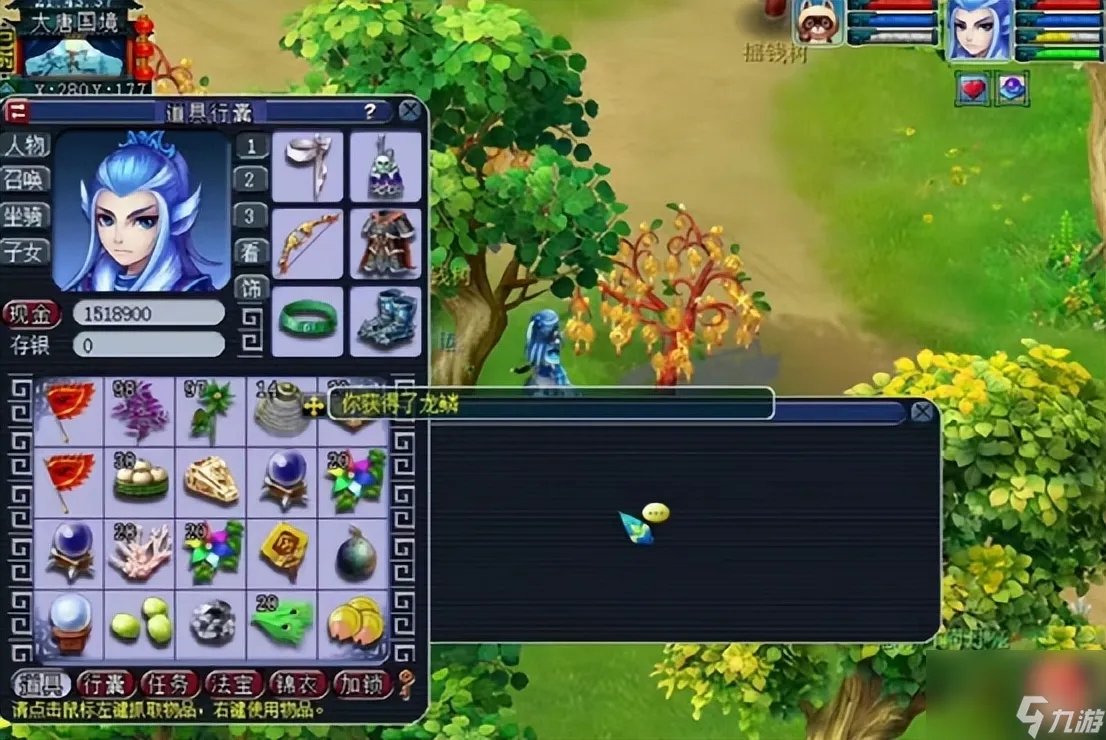View the 法宝 treasures tab
The height and width of the screenshot is (740, 1106).
coord(233,683)
